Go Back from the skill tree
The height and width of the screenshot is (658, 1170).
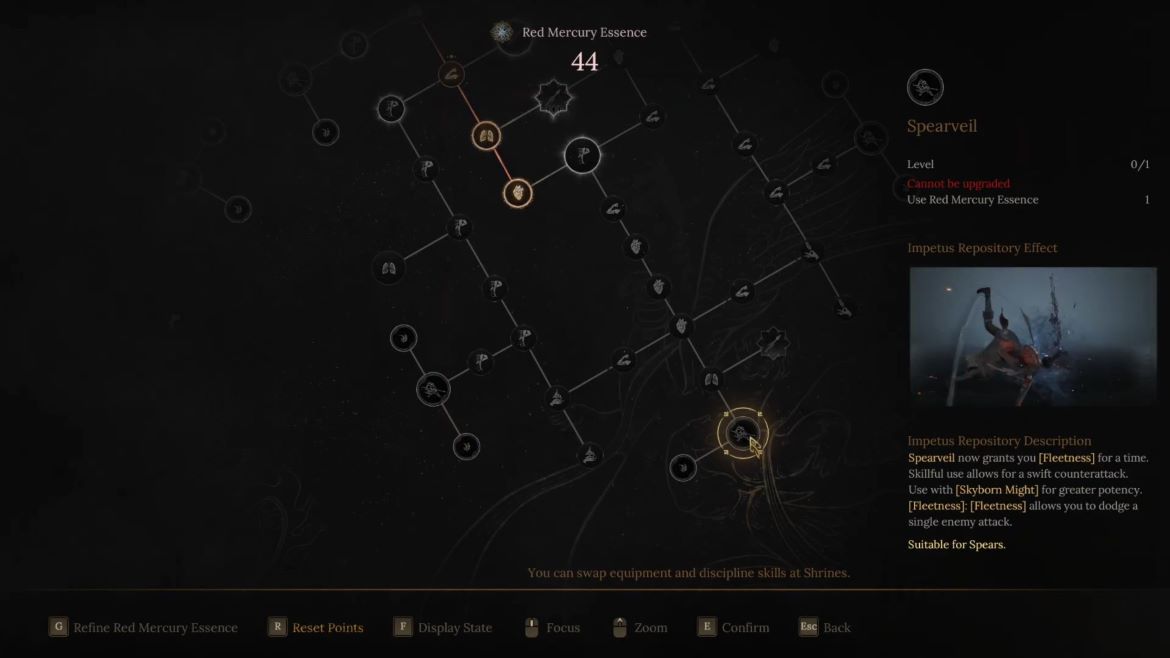[x=825, y=628]
